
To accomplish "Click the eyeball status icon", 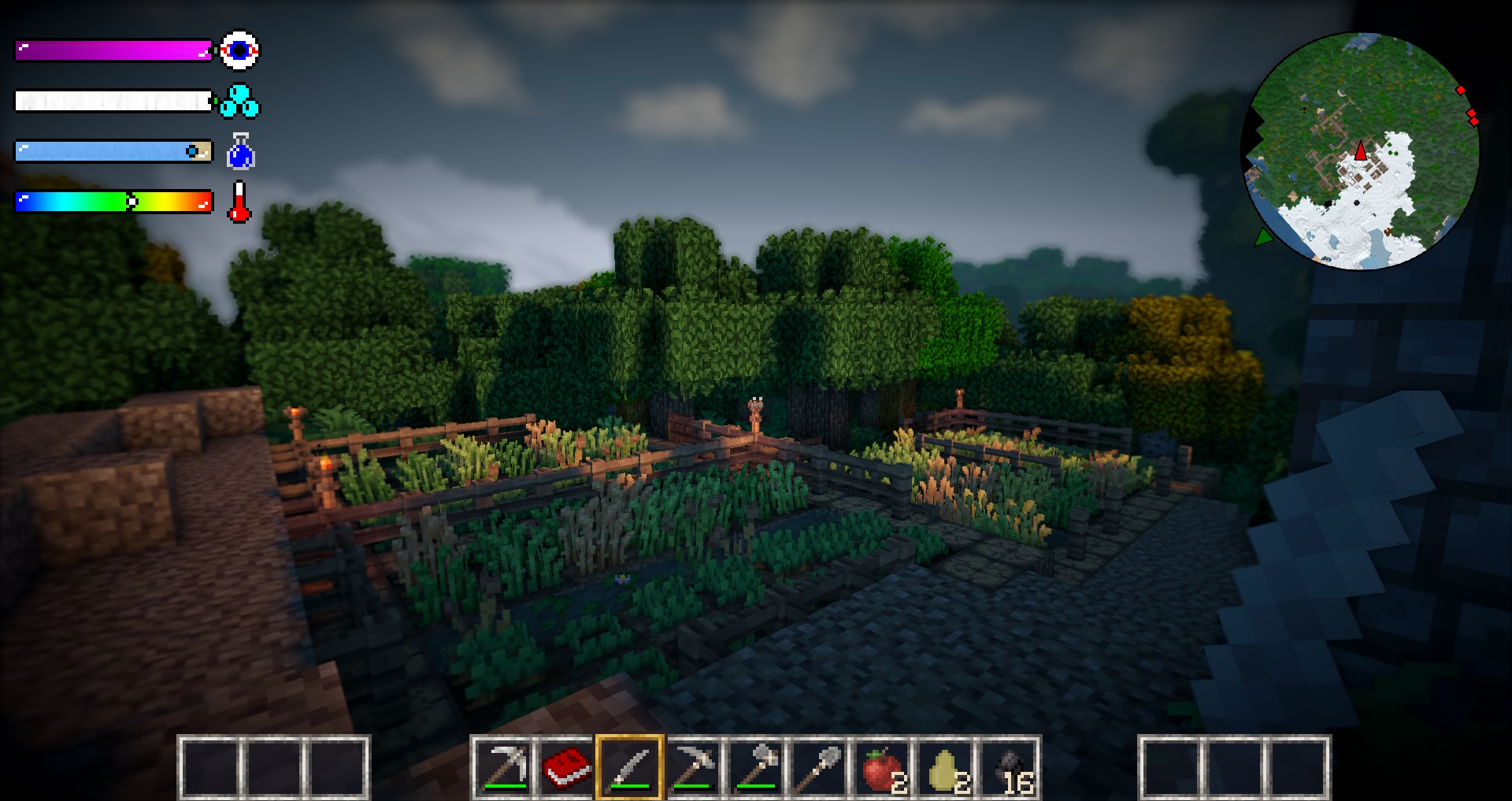I will [x=239, y=50].
